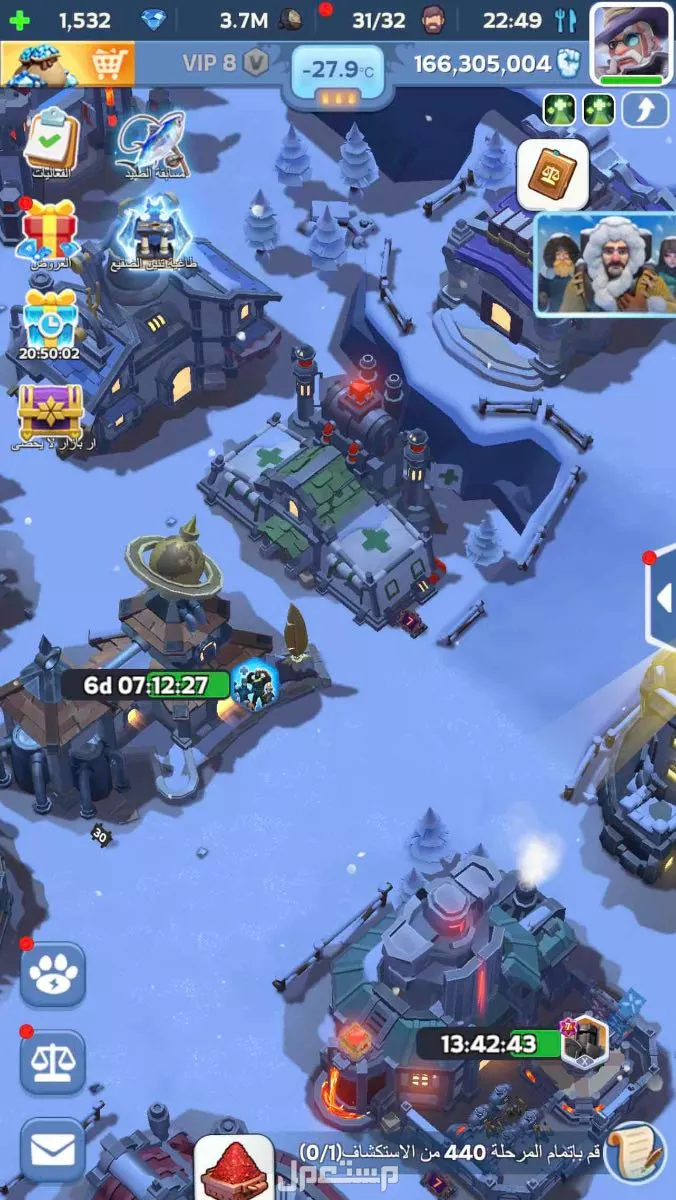Claim the blue timed gift with clock
Image resolution: width=676 pixels, height=1200 pixels.
pyautogui.click(x=50, y=320)
